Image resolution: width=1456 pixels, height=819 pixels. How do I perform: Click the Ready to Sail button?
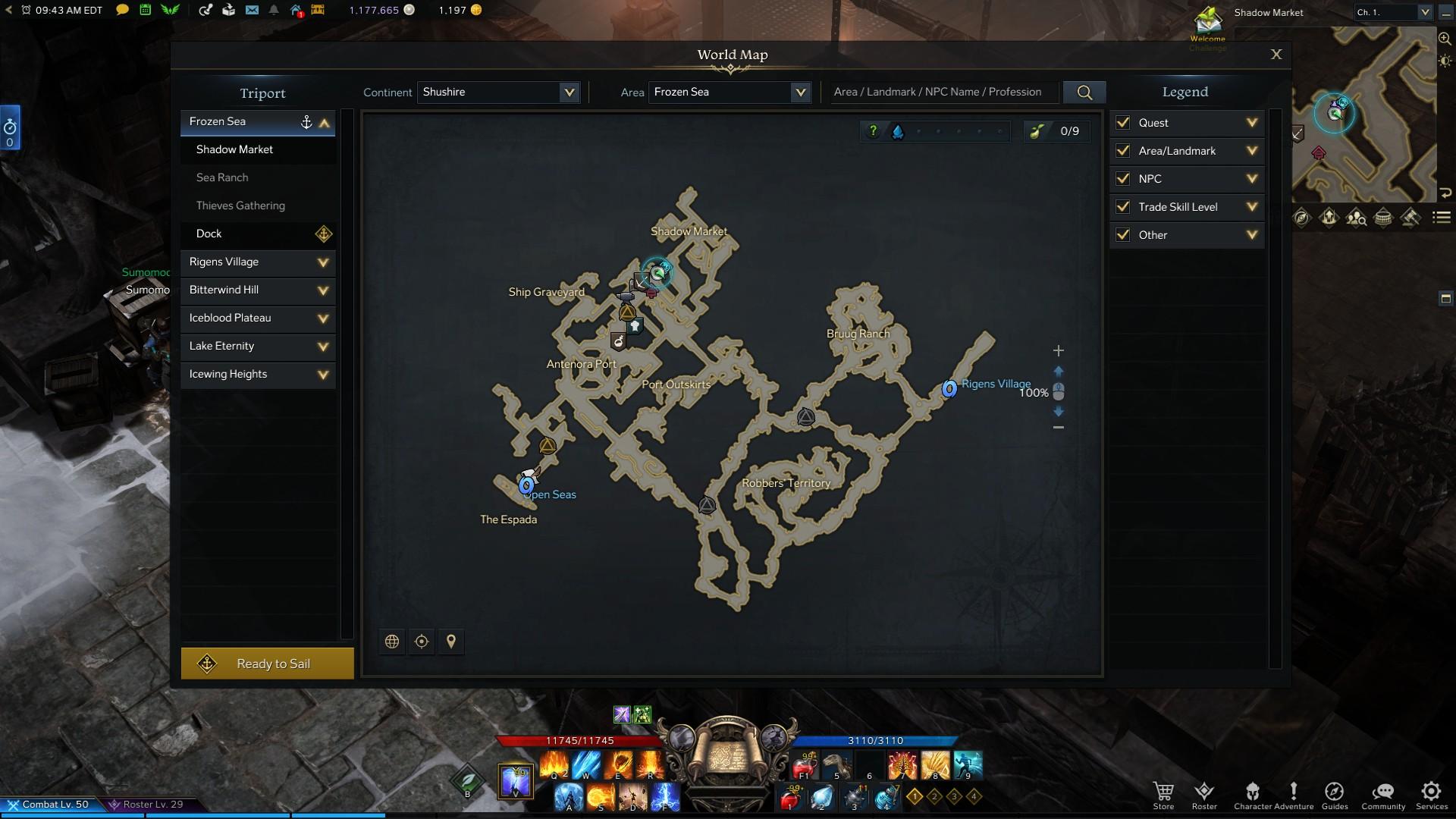[267, 664]
